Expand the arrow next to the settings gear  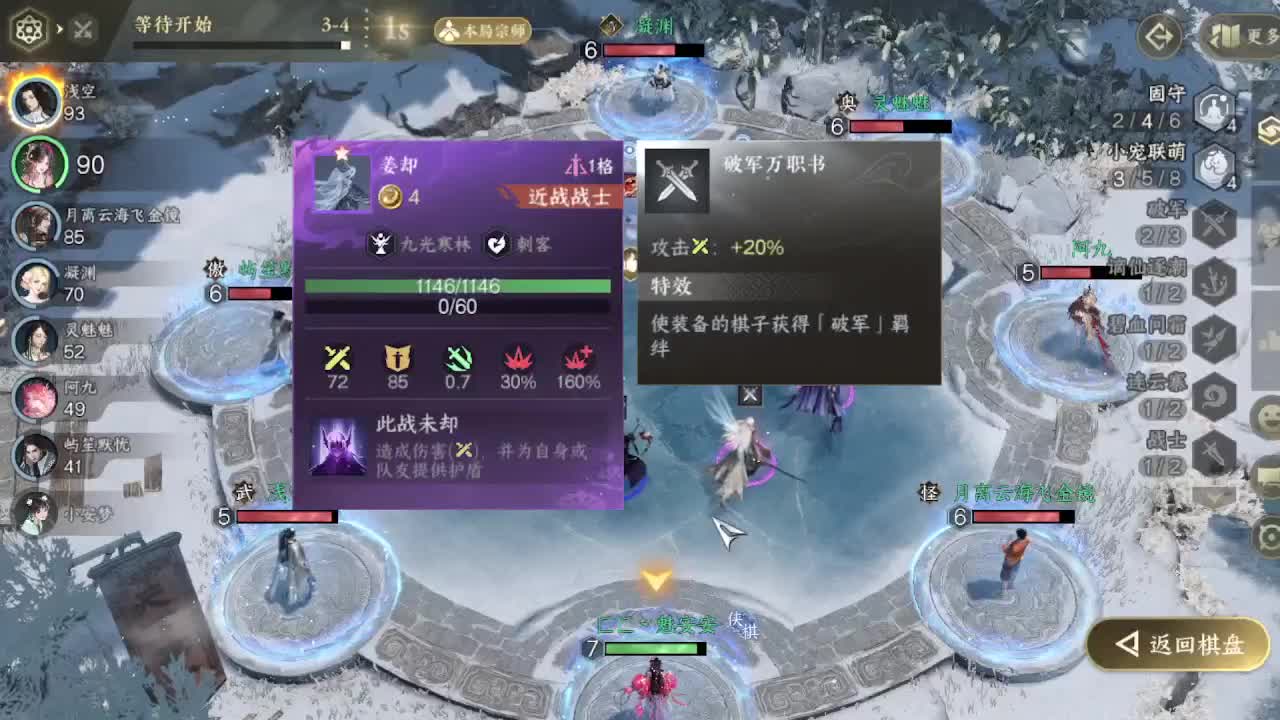coord(60,28)
